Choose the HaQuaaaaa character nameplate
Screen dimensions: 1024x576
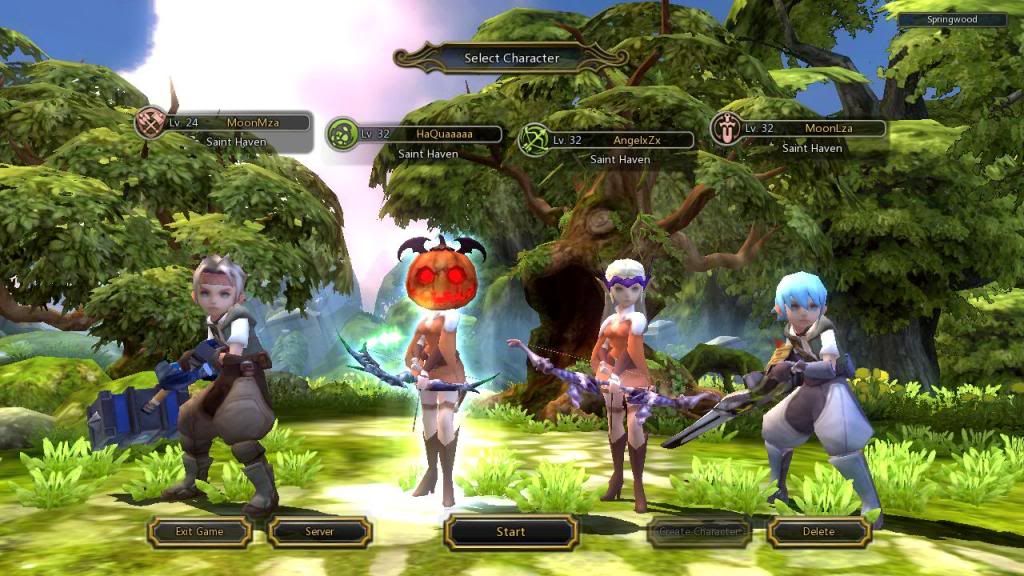pyautogui.click(x=428, y=134)
